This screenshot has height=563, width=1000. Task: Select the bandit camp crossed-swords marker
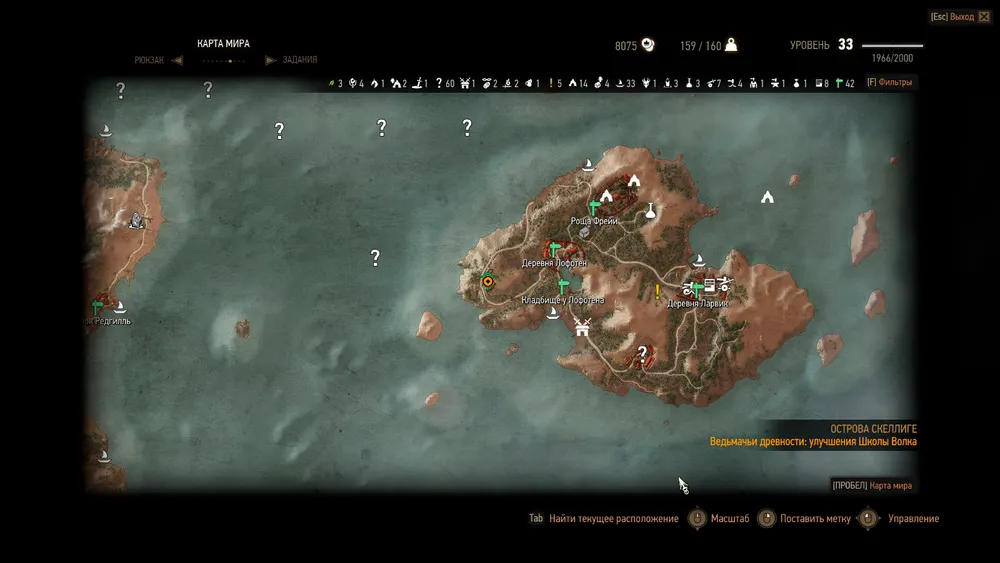[581, 325]
